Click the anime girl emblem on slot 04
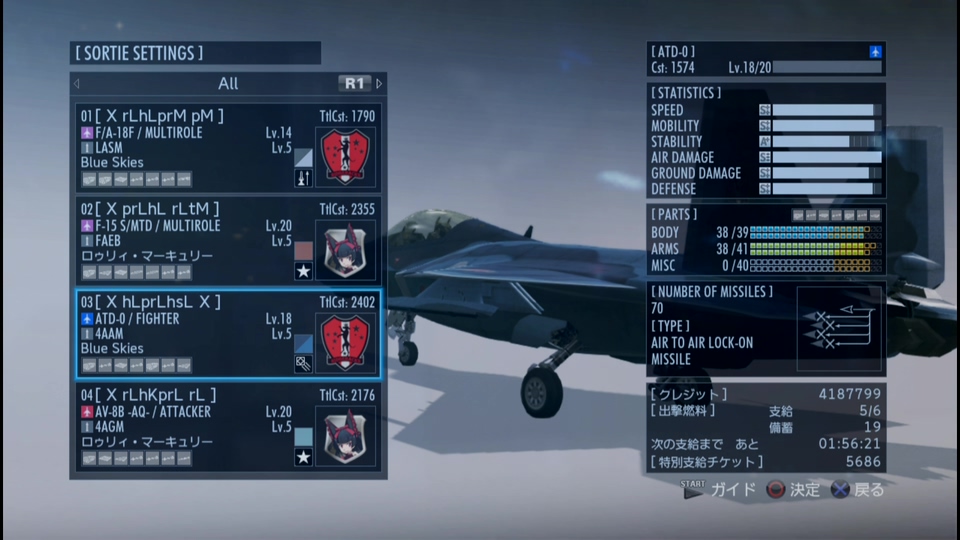This screenshot has height=540, width=960. pyautogui.click(x=345, y=435)
